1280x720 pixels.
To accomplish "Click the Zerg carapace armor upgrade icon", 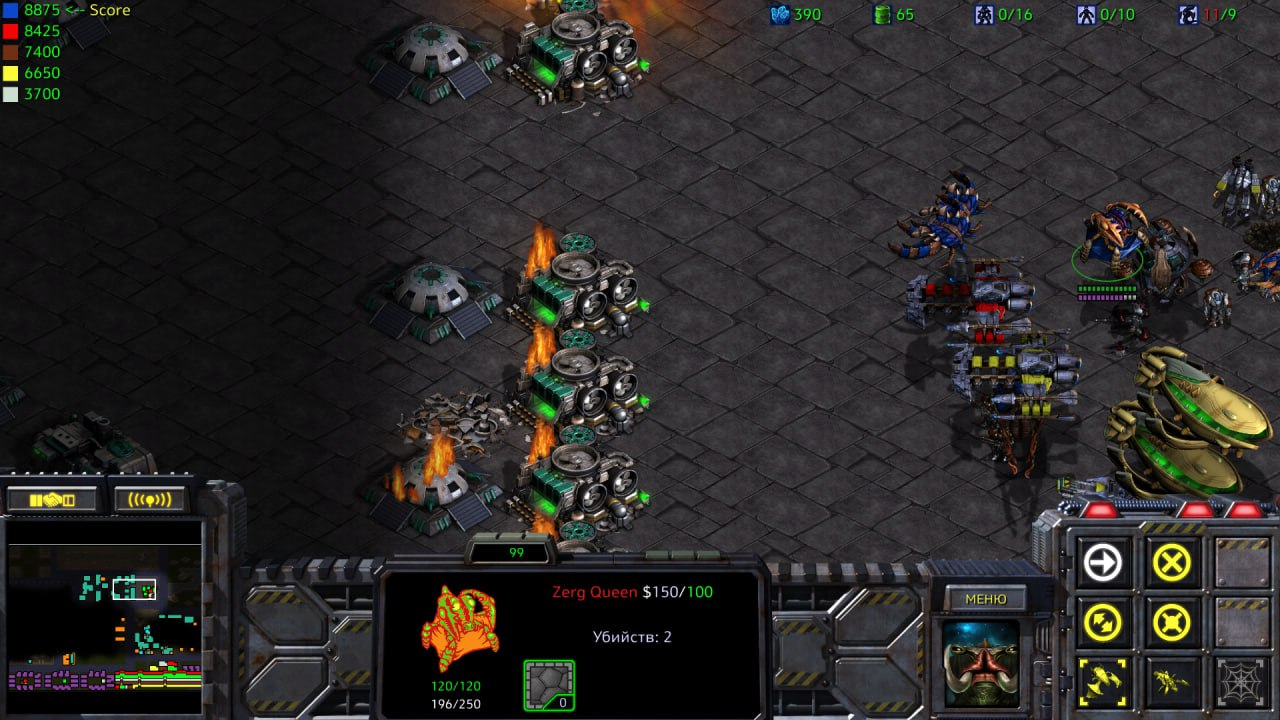I will [x=549, y=684].
